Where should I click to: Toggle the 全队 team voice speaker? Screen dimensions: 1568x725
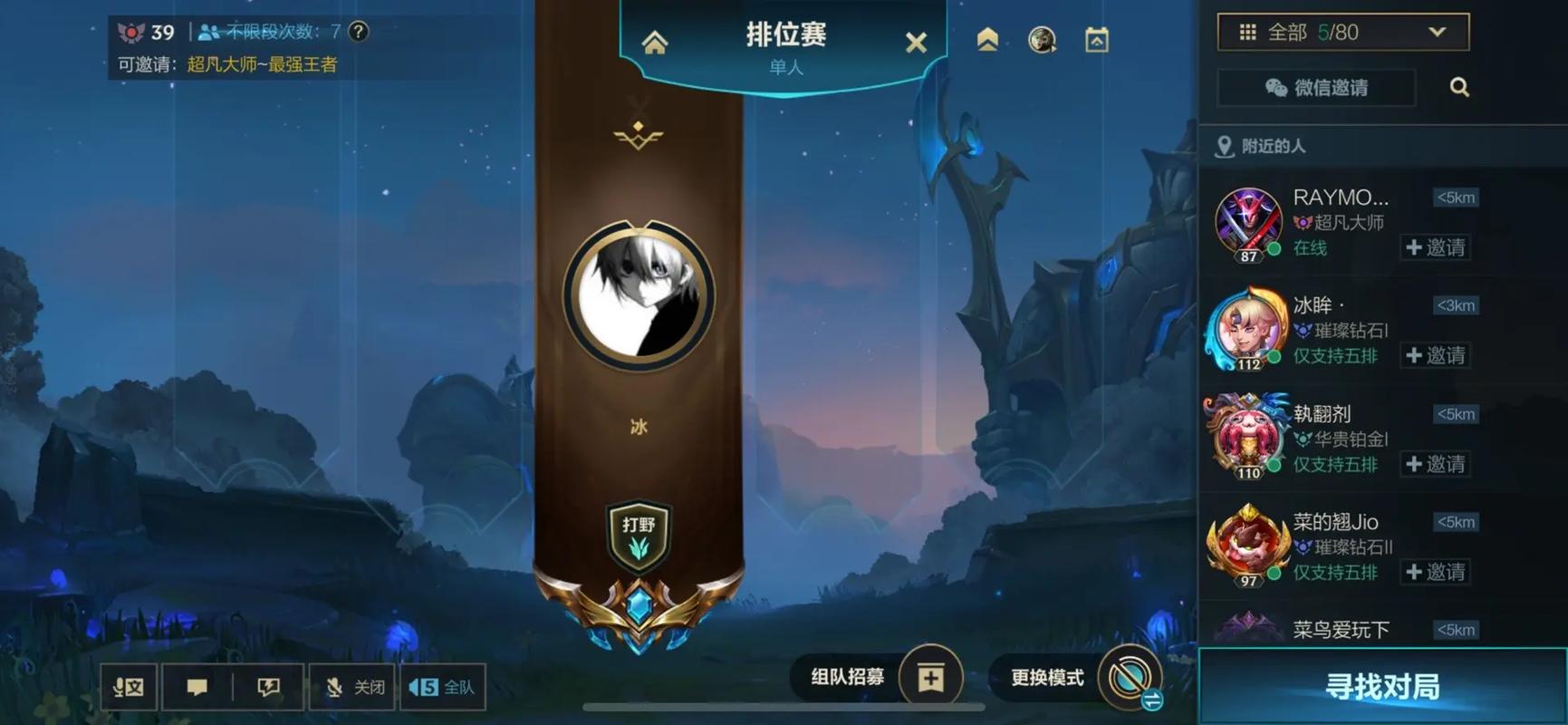pyautogui.click(x=443, y=686)
